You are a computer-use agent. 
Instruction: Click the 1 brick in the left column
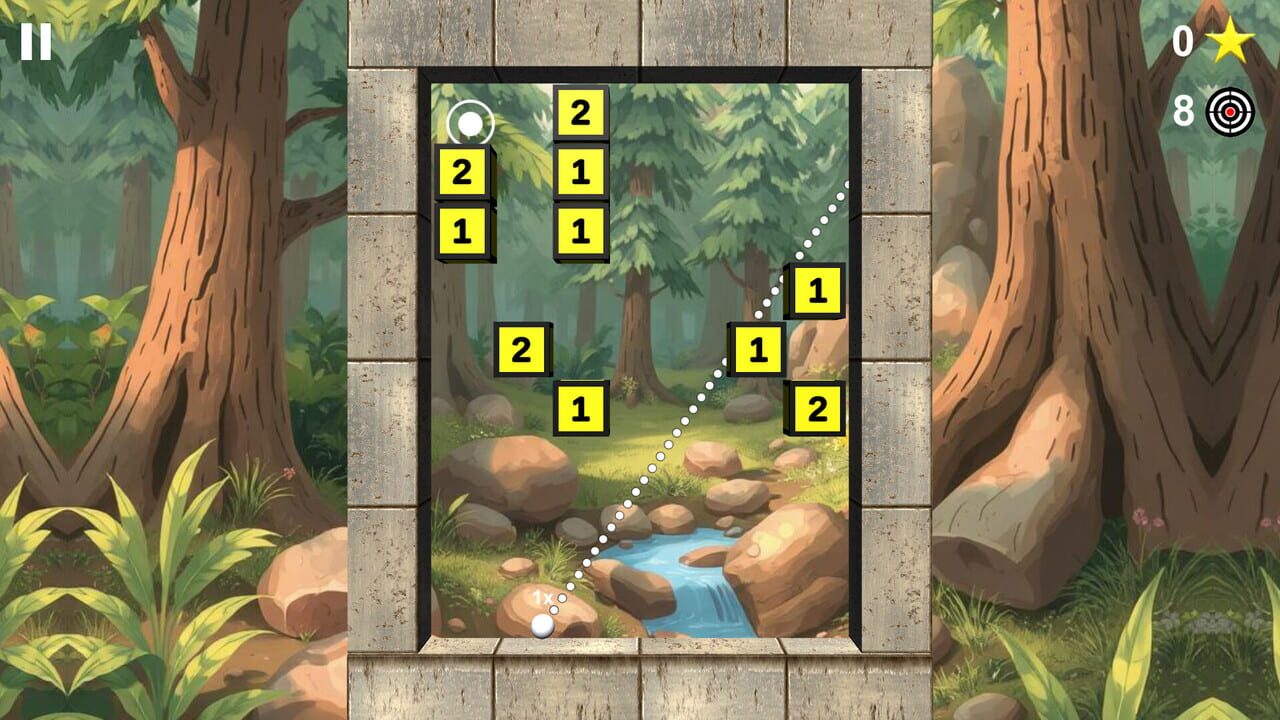[x=461, y=231]
